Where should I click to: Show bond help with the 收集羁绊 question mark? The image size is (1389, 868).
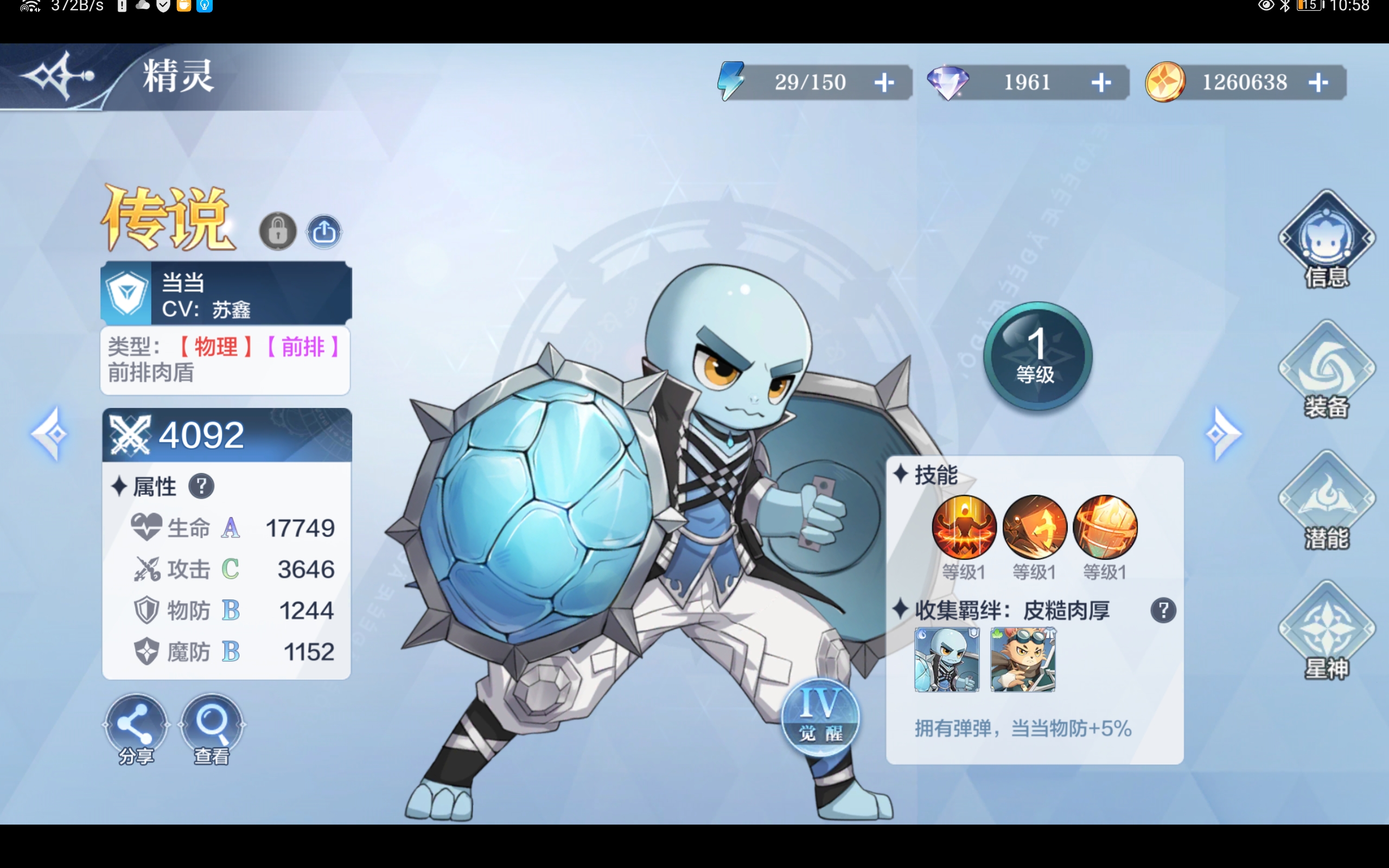1163,610
